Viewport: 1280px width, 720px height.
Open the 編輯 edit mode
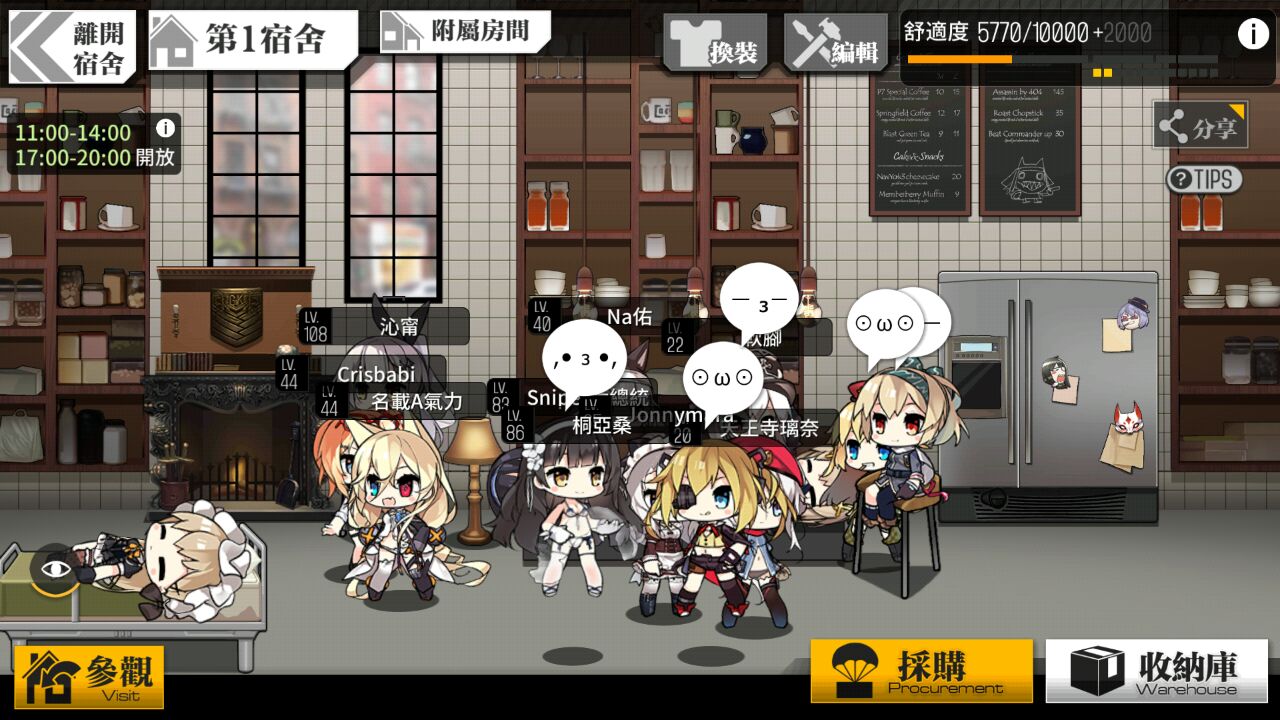click(x=836, y=45)
